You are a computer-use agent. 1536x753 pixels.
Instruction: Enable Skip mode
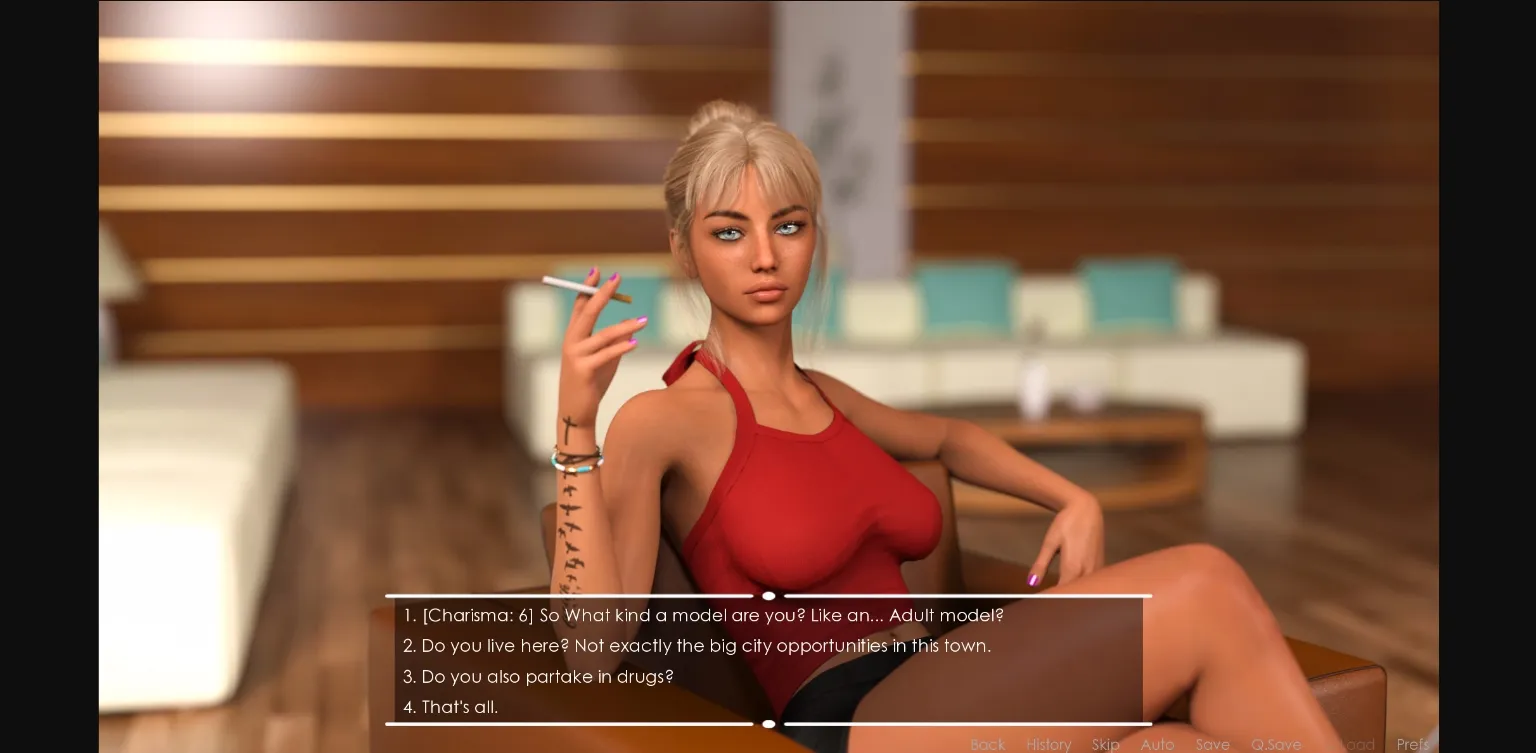[x=1106, y=745]
